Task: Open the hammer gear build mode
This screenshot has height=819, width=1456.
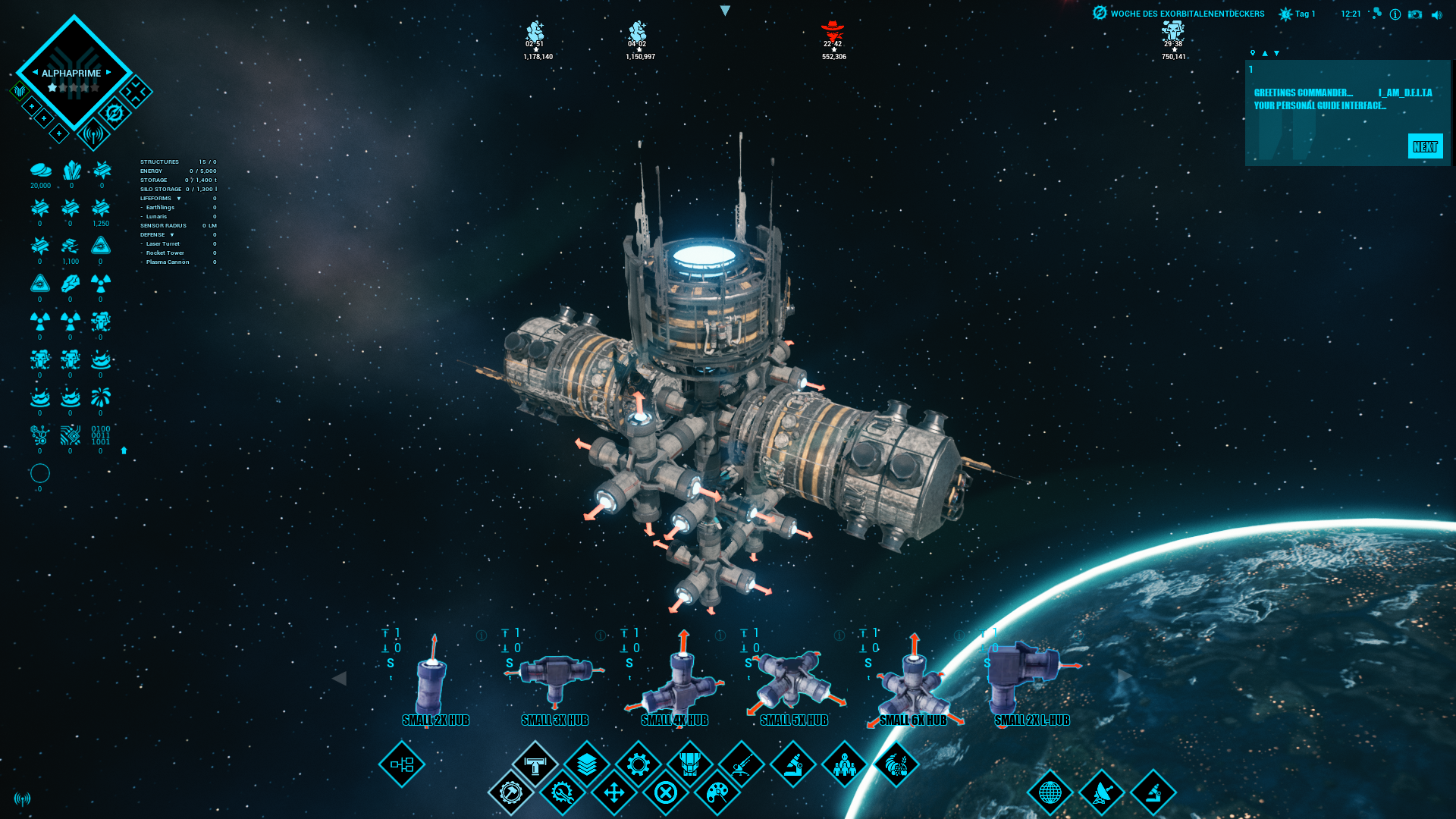Action: coord(511,793)
